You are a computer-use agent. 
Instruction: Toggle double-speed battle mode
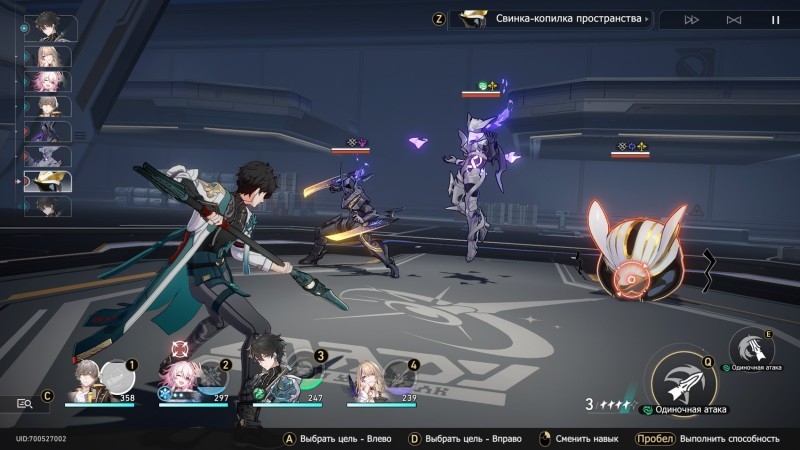pyautogui.click(x=692, y=19)
